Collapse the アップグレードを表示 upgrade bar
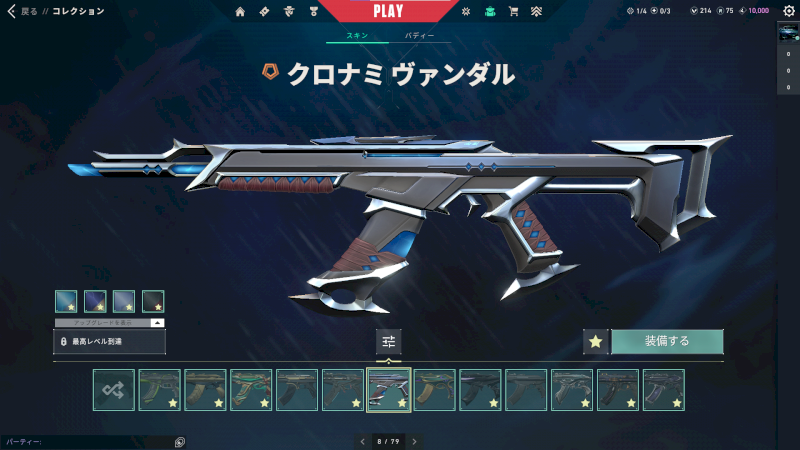This screenshot has width=800, height=450. coord(157,323)
